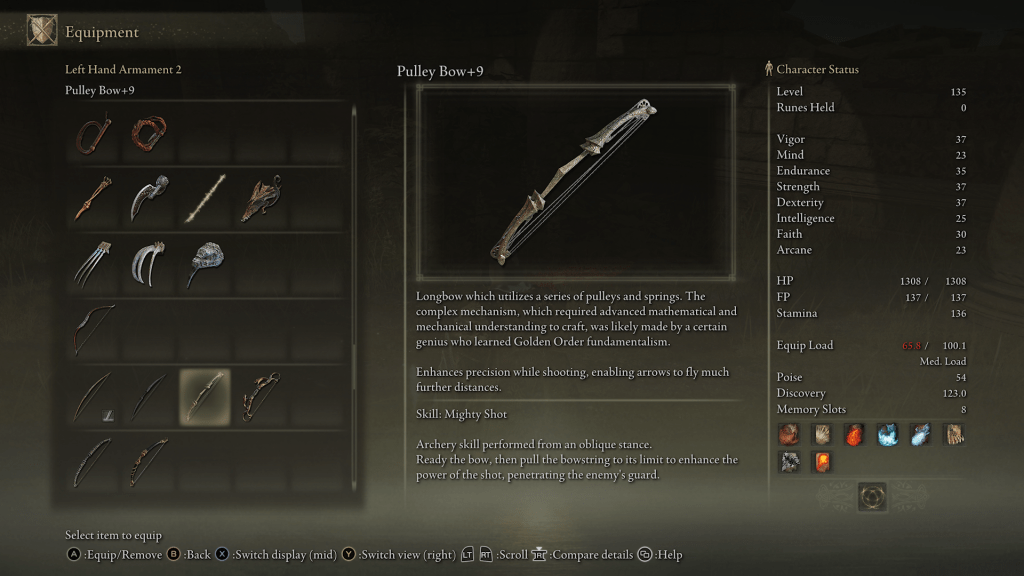Select the red bow alone in its row
Viewport: 1024px width, 576px height.
coord(93,330)
